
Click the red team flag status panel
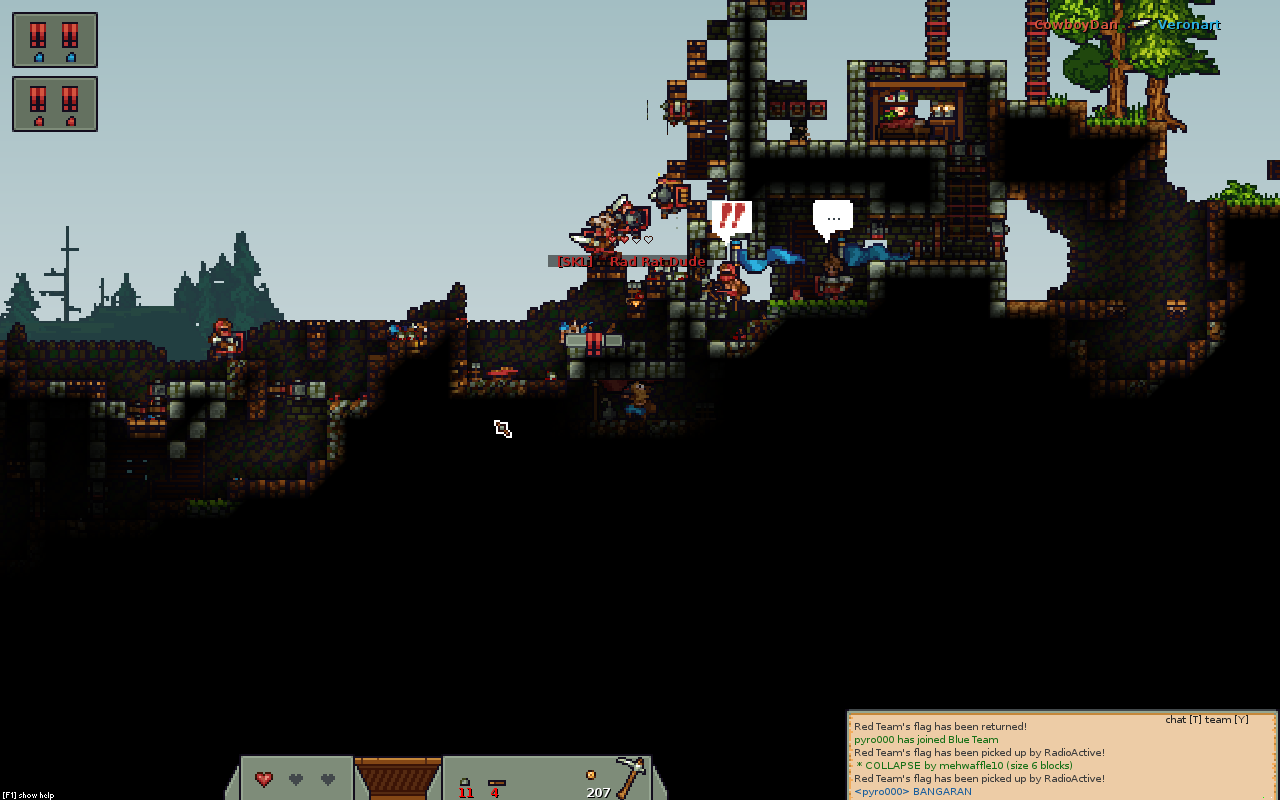[55, 104]
